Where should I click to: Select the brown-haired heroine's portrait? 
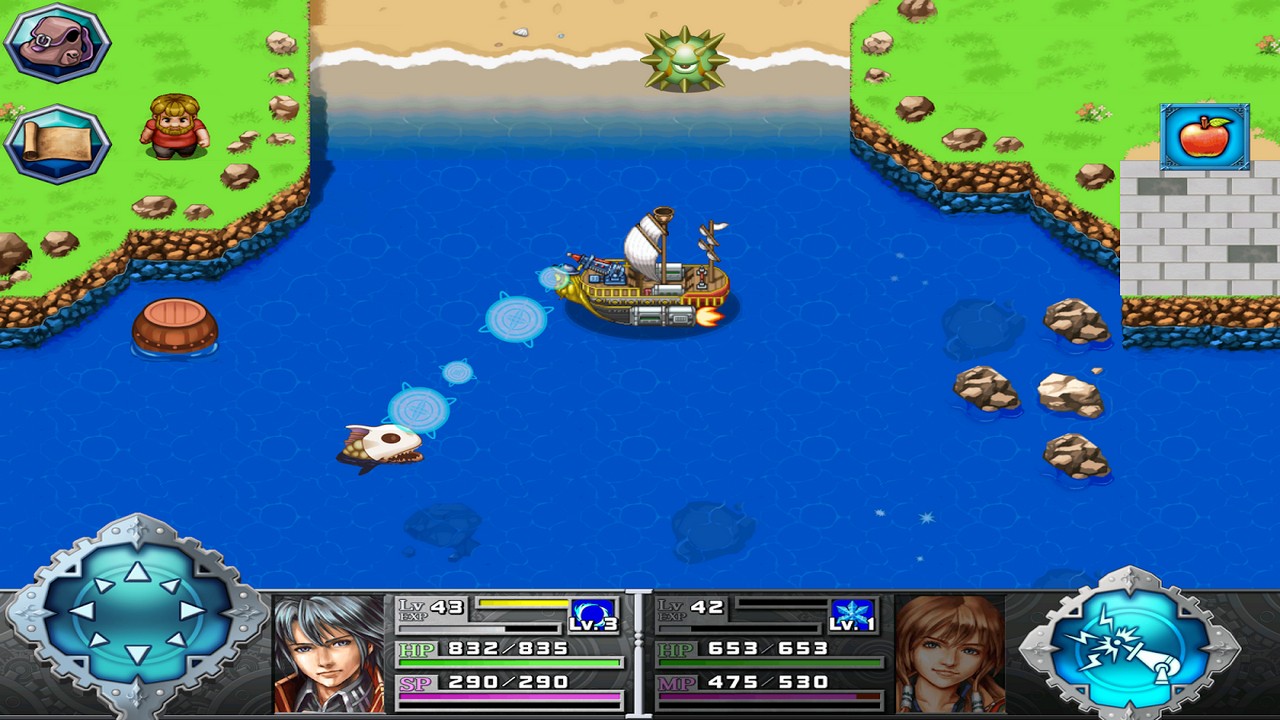950,655
